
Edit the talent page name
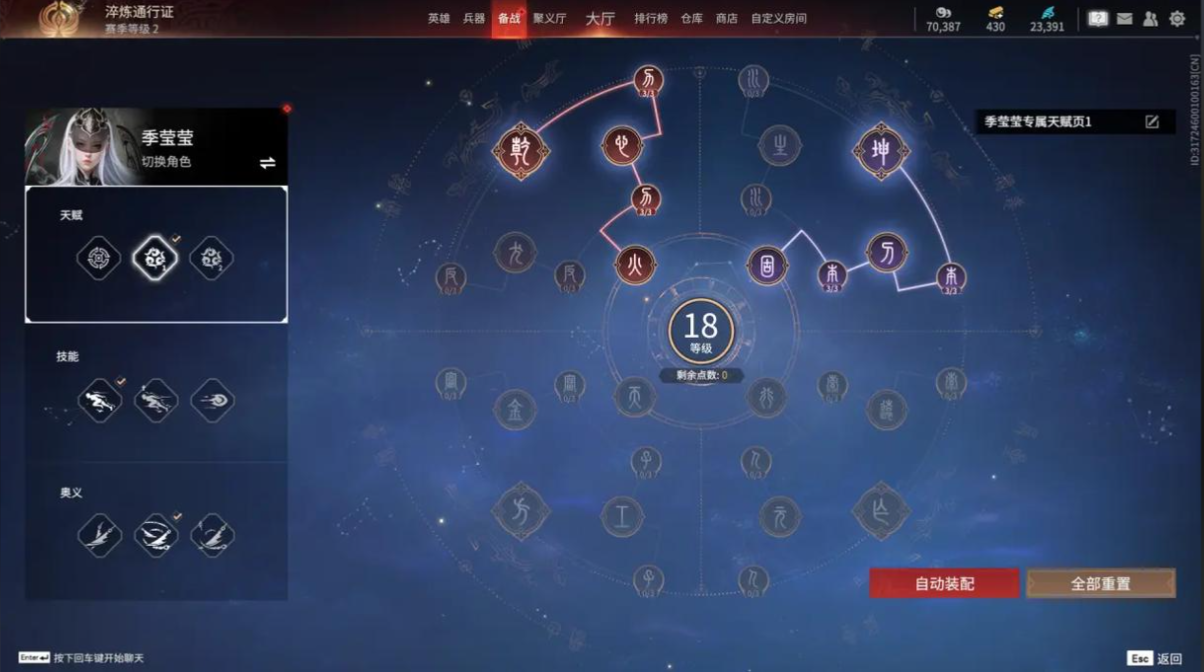point(1152,122)
